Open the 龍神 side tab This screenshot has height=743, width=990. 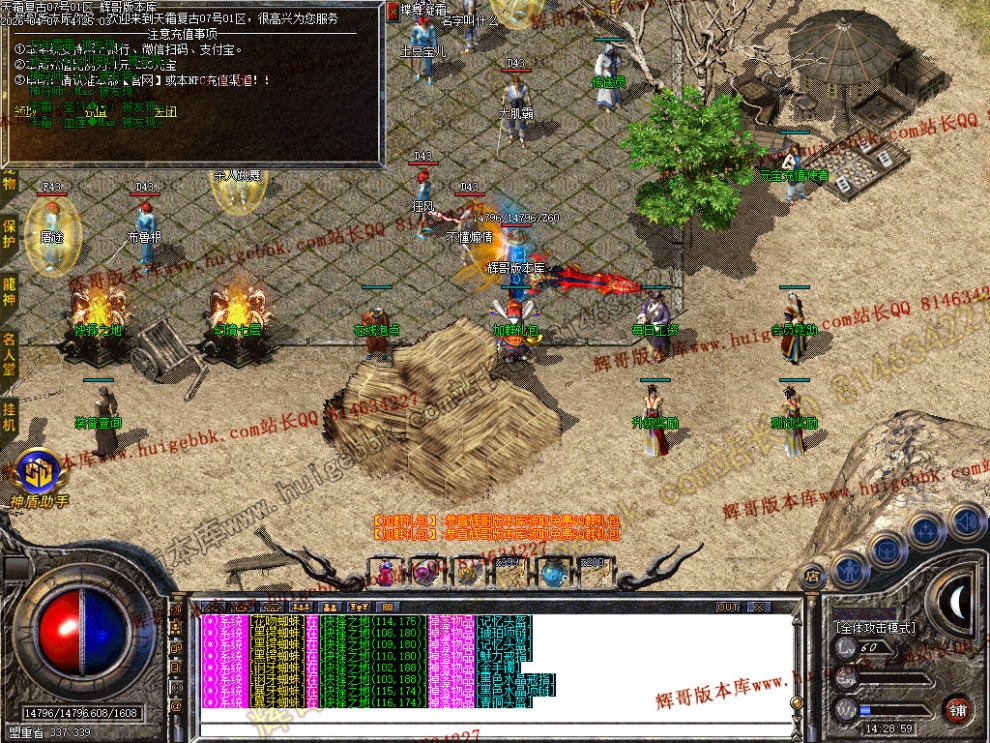[9, 288]
